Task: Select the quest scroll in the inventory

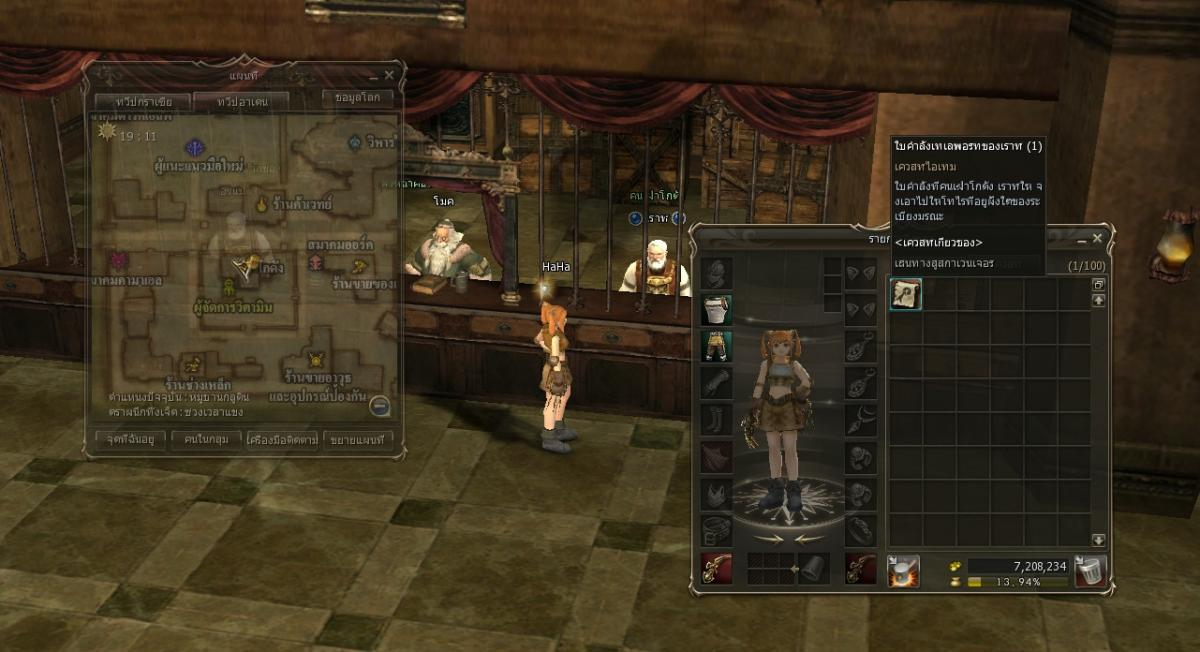Action: coord(905,294)
